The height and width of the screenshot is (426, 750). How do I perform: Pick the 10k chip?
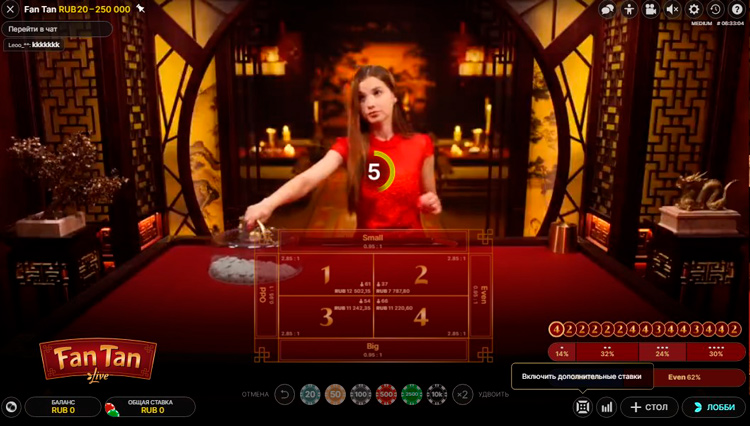[437, 395]
